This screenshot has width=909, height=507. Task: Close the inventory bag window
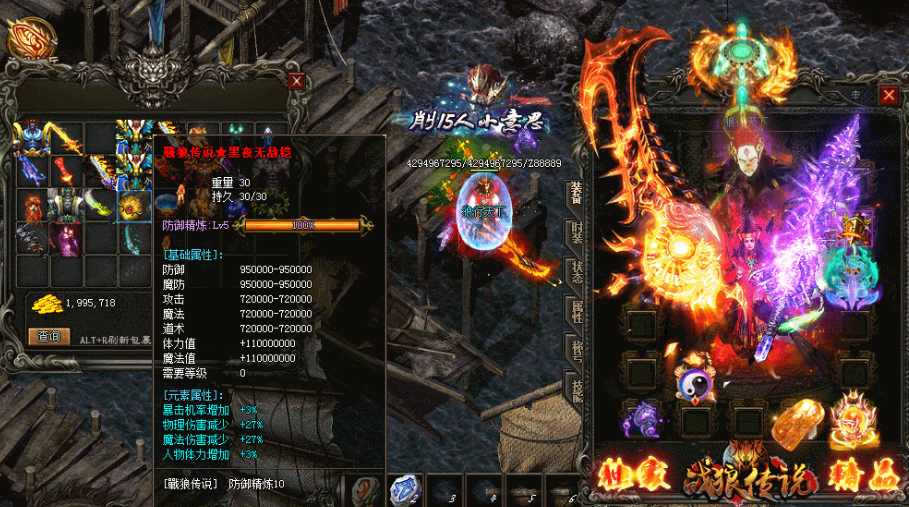tap(297, 82)
